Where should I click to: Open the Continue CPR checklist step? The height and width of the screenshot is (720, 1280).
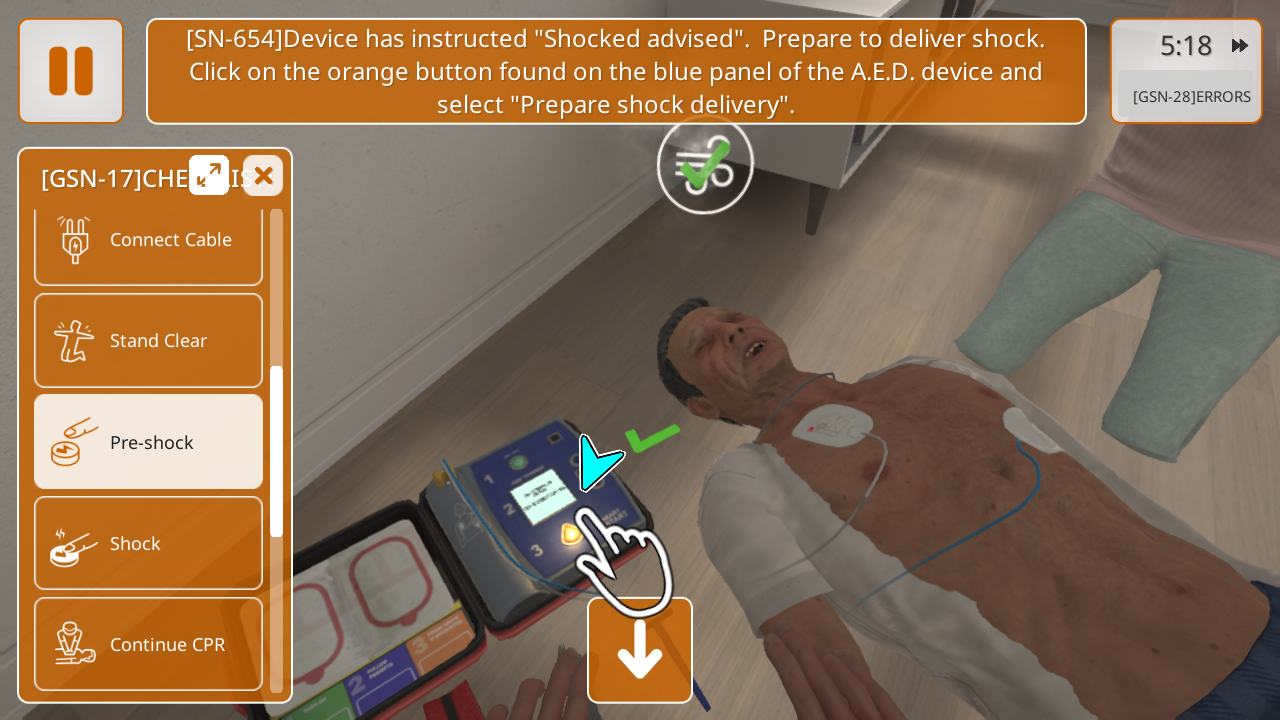pos(148,644)
